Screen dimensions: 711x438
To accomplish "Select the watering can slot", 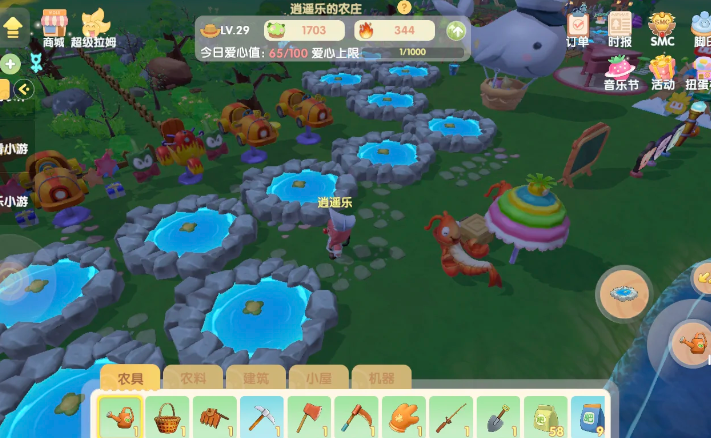I will (x=120, y=416).
